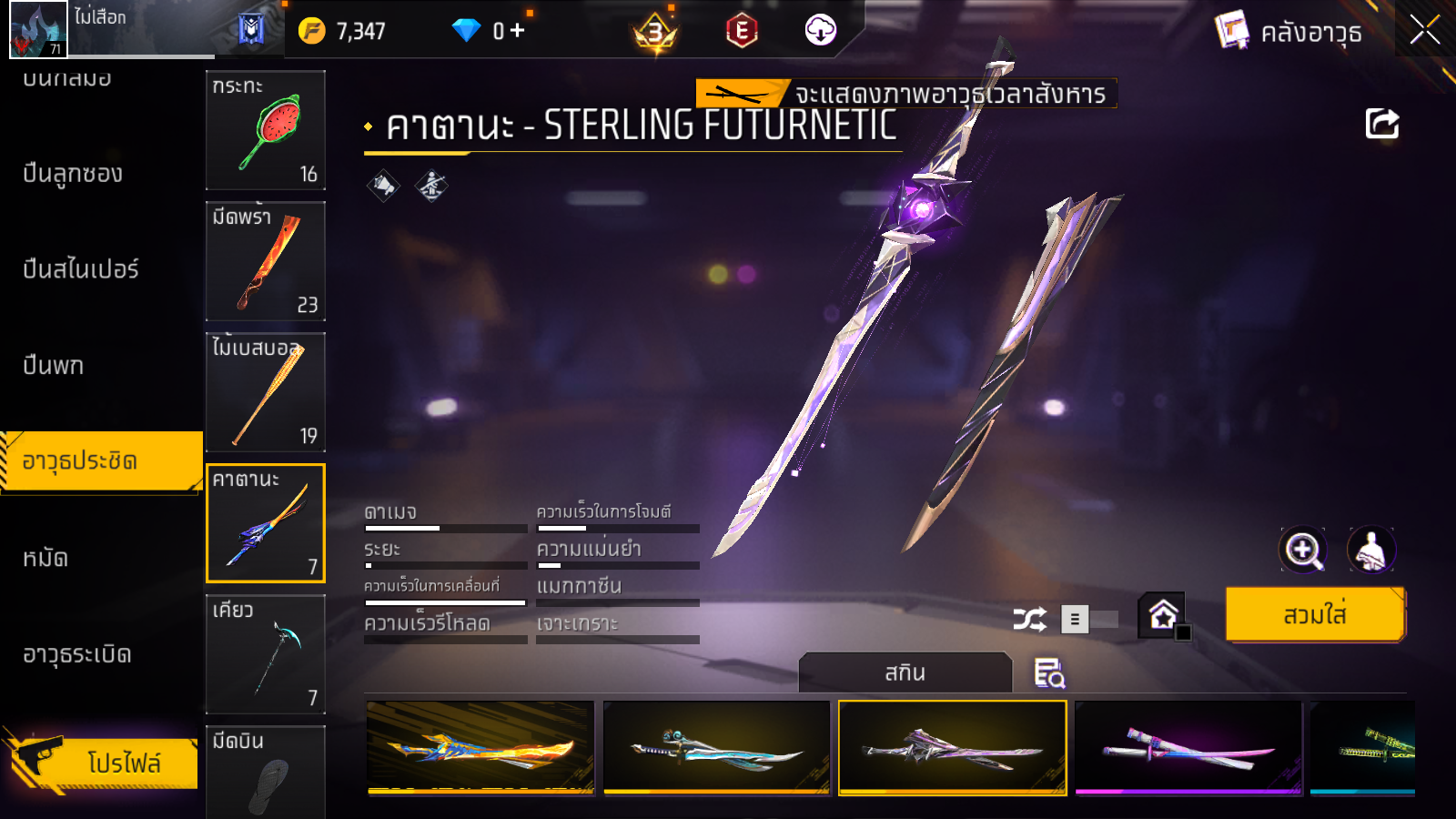Open the คลังอาวุธ weapon collection
Screen dimensions: 1456x819
[x=1290, y=33]
